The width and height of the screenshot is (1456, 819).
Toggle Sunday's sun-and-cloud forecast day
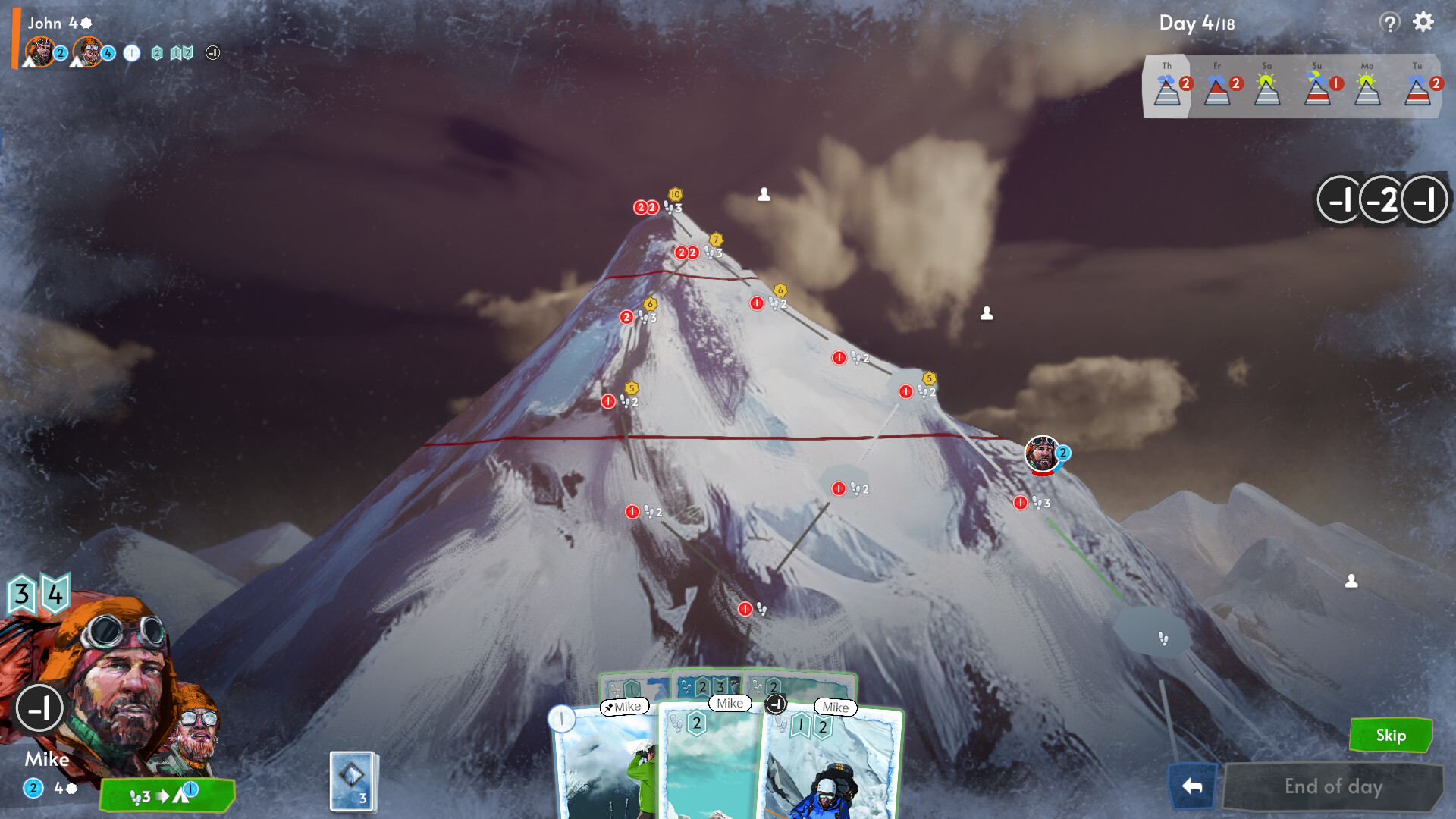pos(1316,89)
